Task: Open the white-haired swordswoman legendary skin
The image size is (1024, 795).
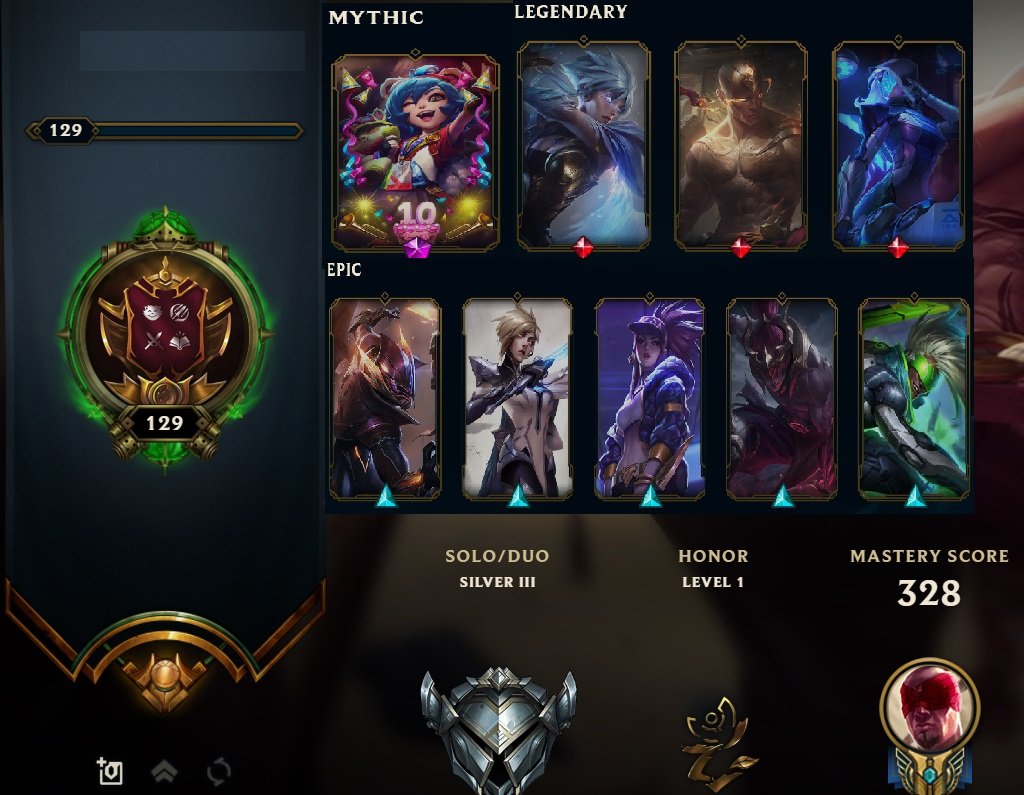Action: tap(583, 145)
